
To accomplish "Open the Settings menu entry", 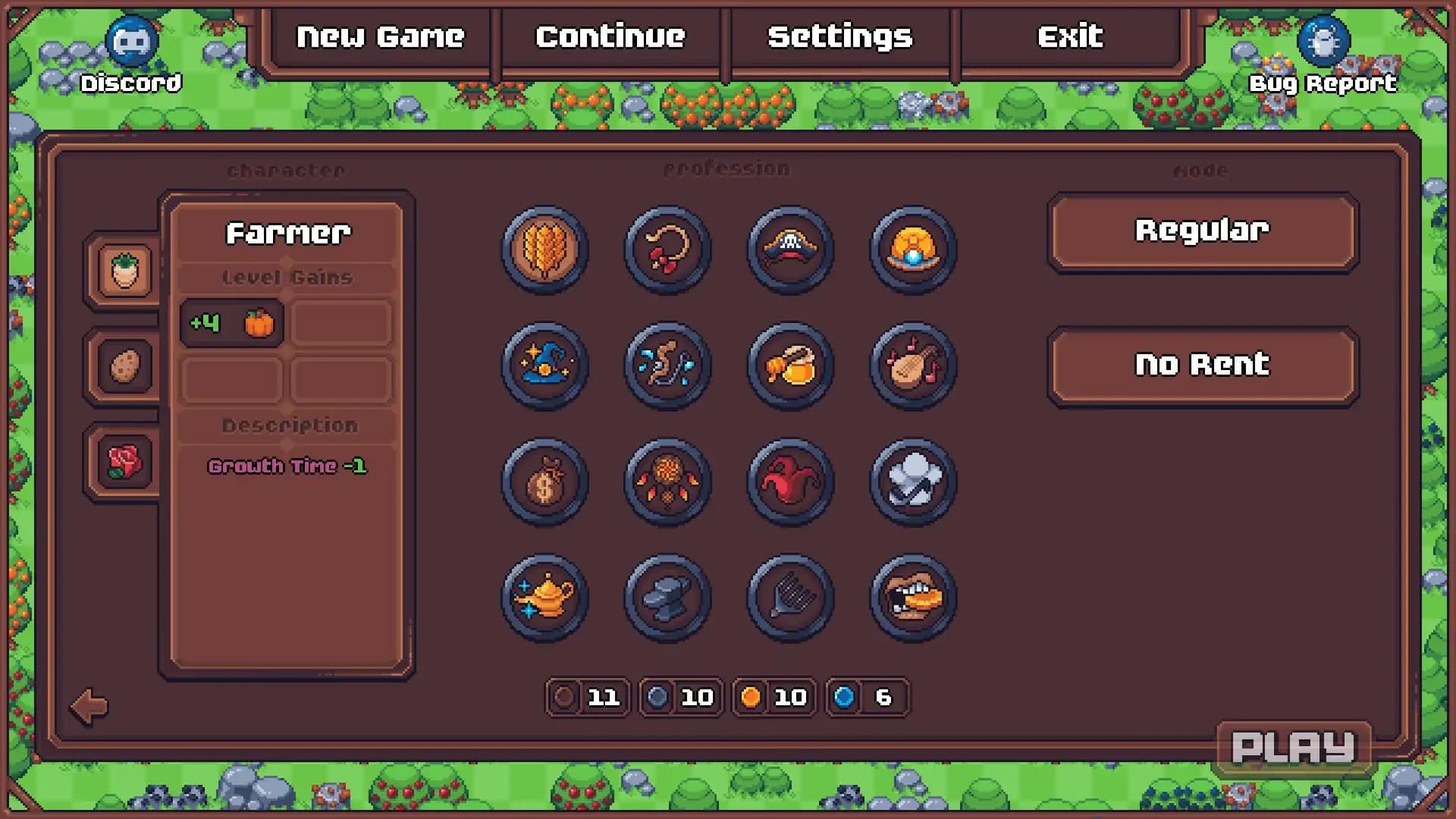I will coord(839,36).
